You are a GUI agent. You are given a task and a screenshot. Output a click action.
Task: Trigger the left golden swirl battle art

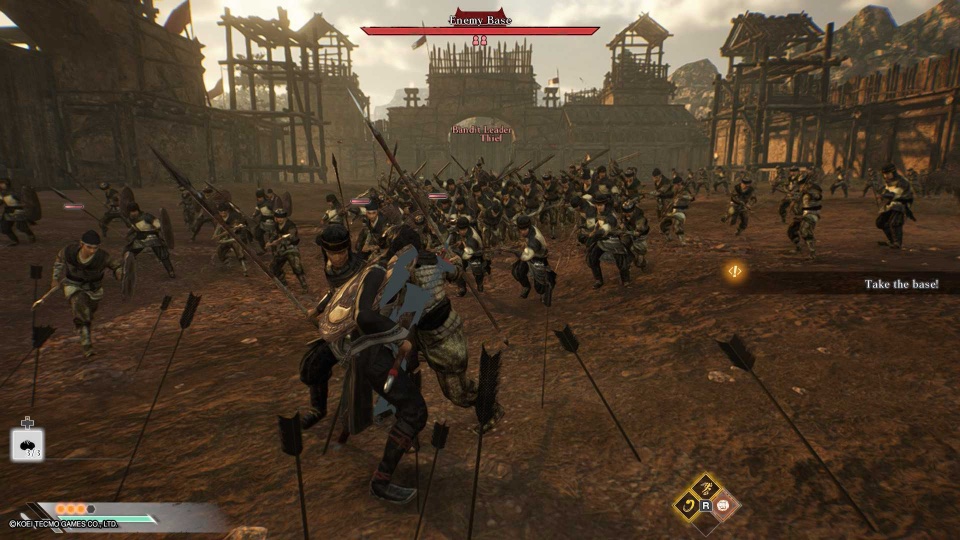point(688,504)
